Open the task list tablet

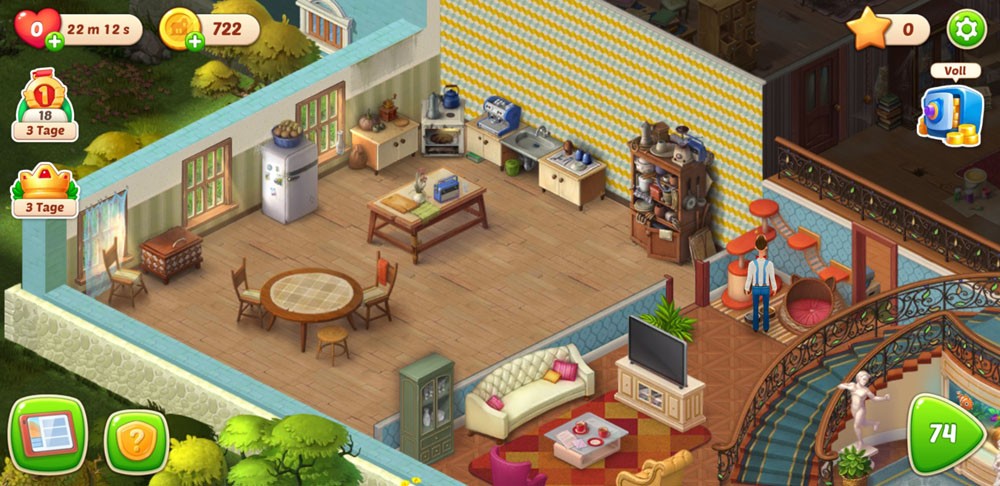[x=47, y=434]
